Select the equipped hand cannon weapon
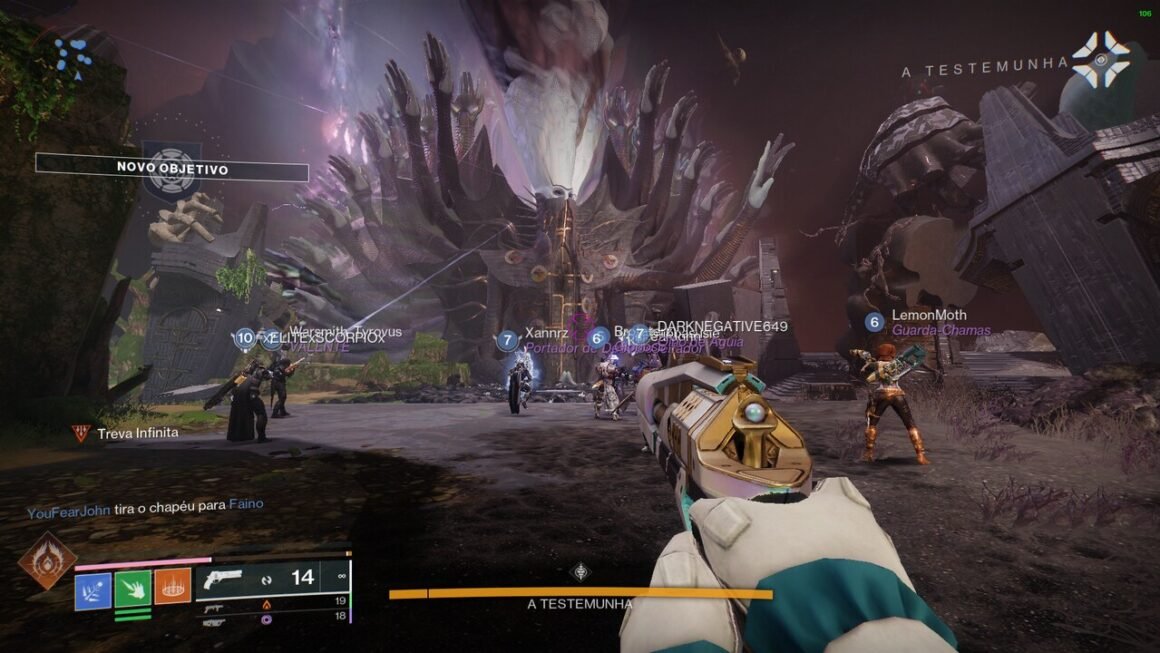This screenshot has height=653, width=1160. click(224, 578)
